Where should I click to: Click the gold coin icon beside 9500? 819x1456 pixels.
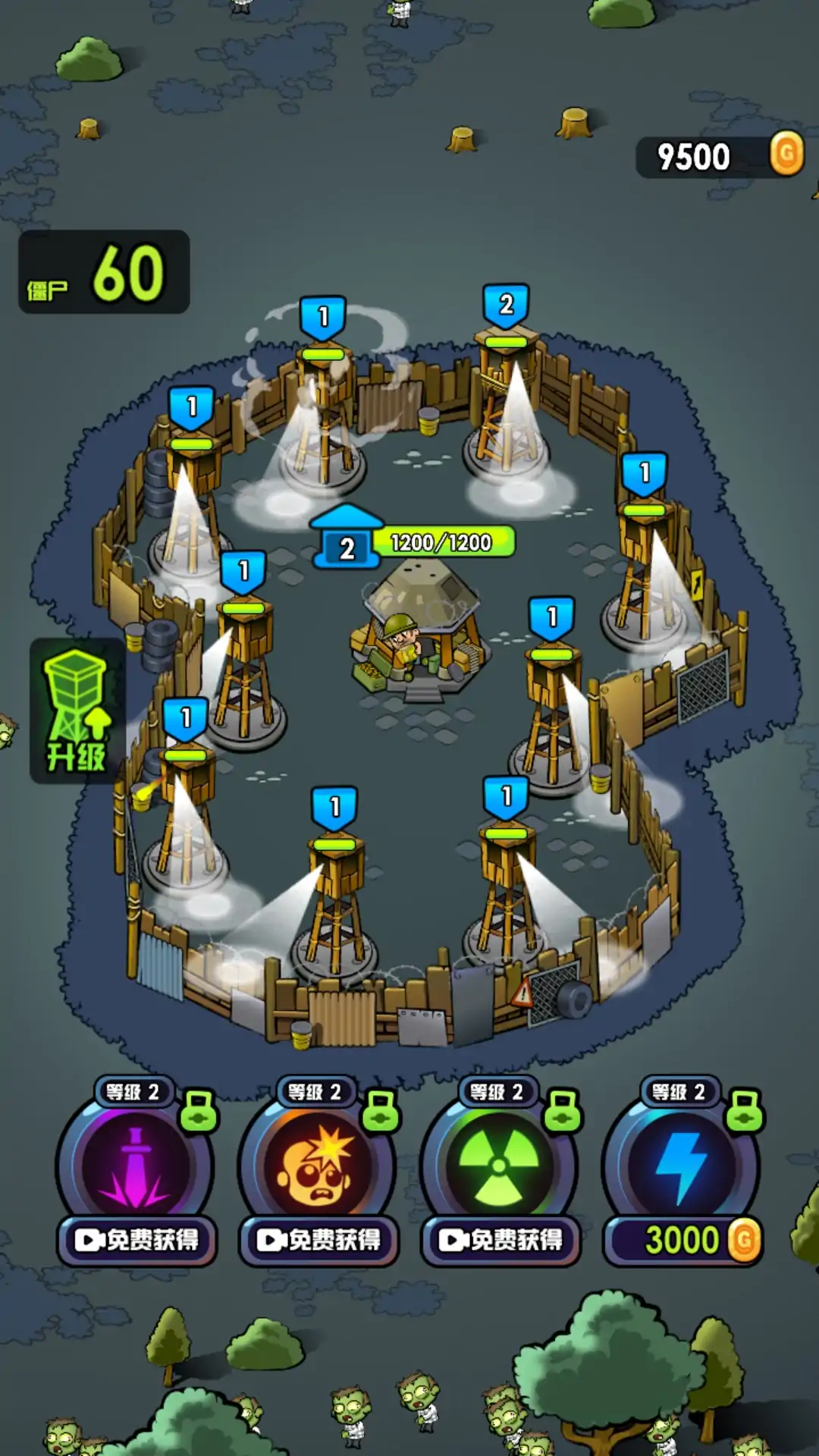point(786,154)
